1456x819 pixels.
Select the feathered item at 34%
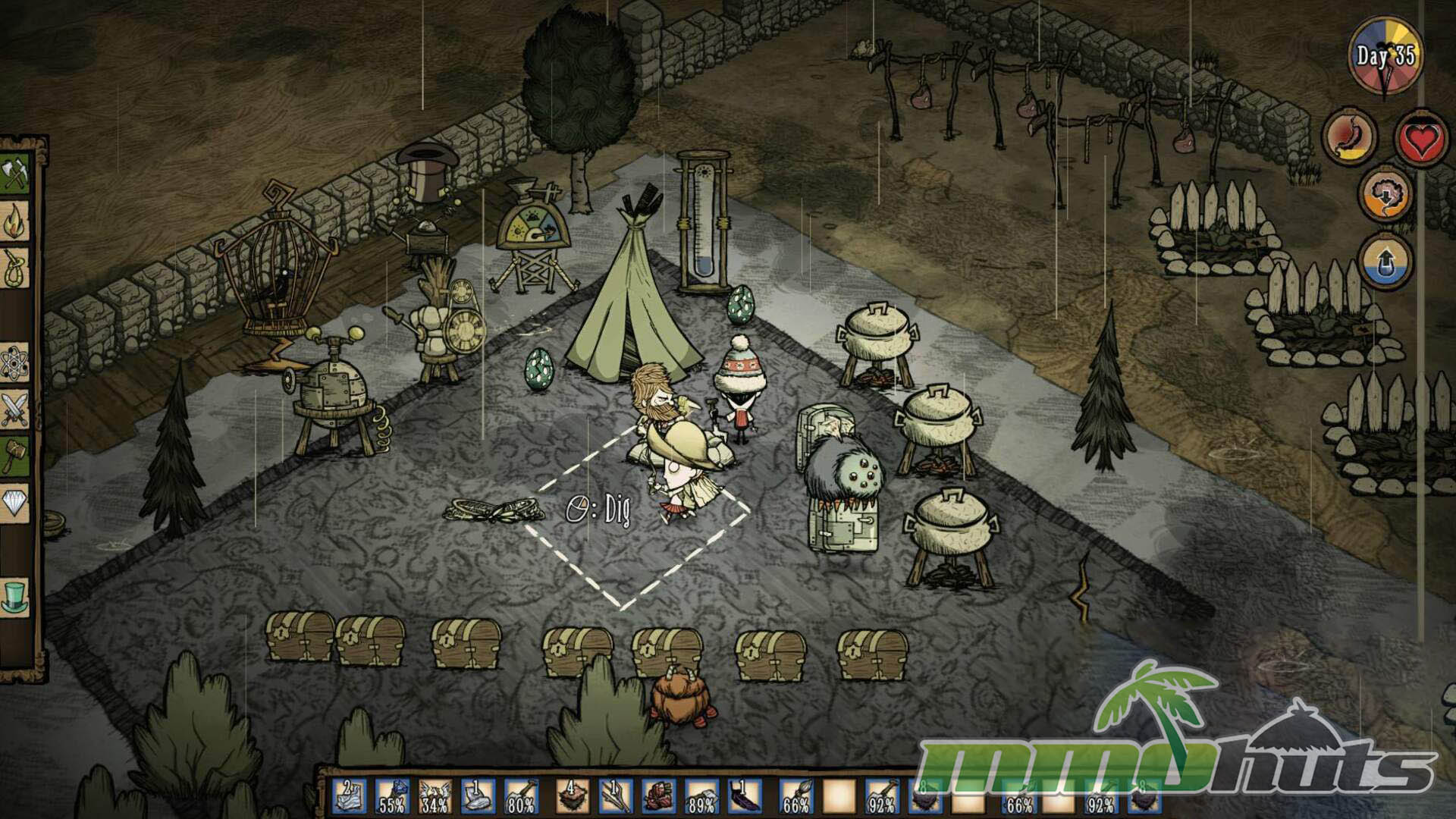[x=435, y=798]
